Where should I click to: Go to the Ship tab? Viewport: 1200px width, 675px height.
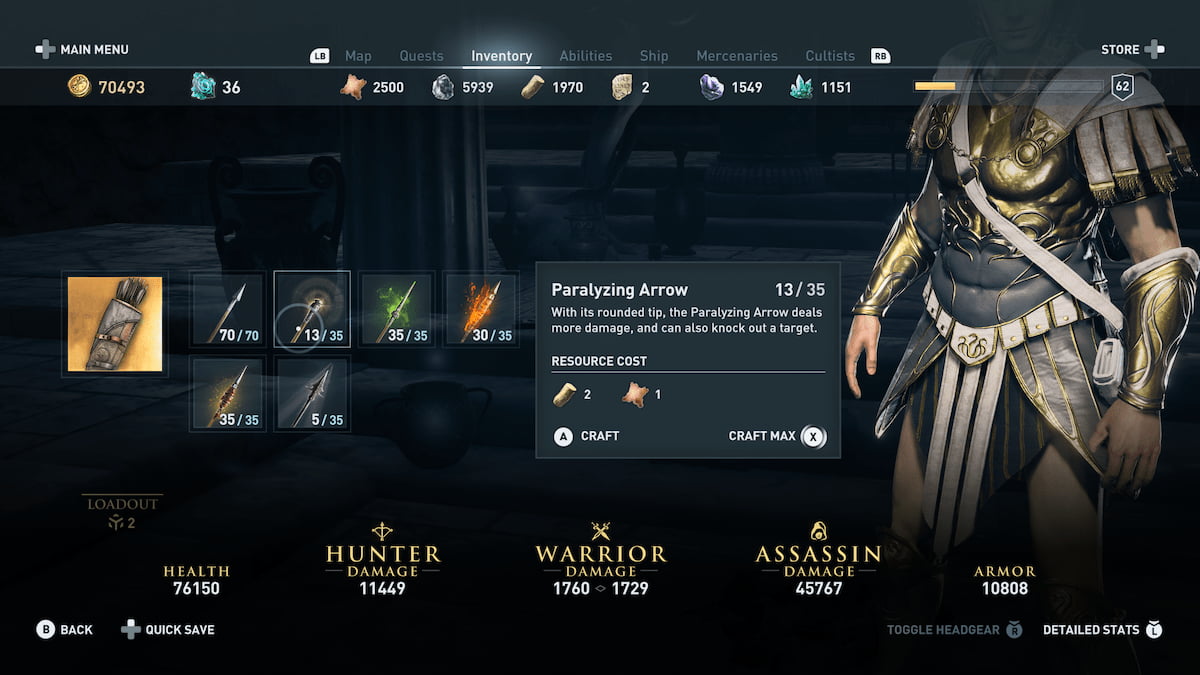pyautogui.click(x=654, y=56)
